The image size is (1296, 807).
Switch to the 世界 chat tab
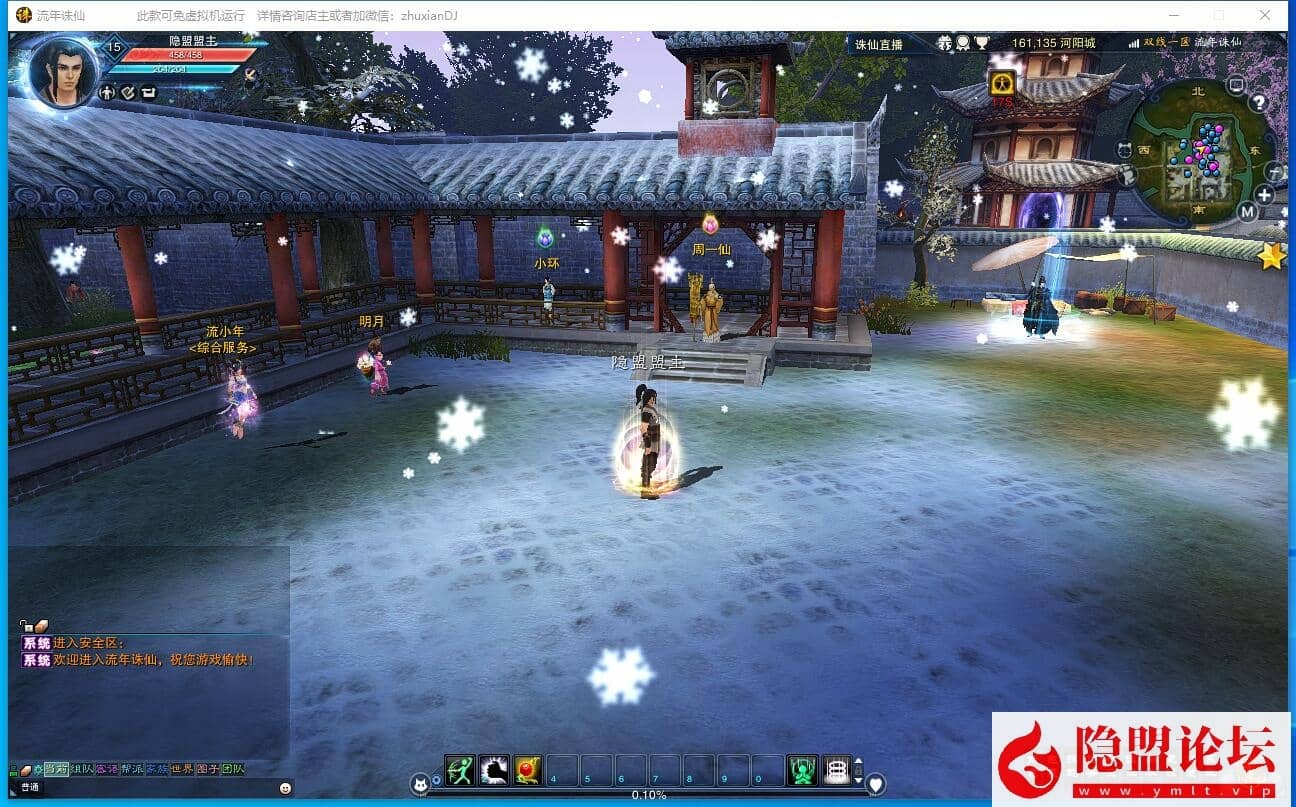click(181, 769)
